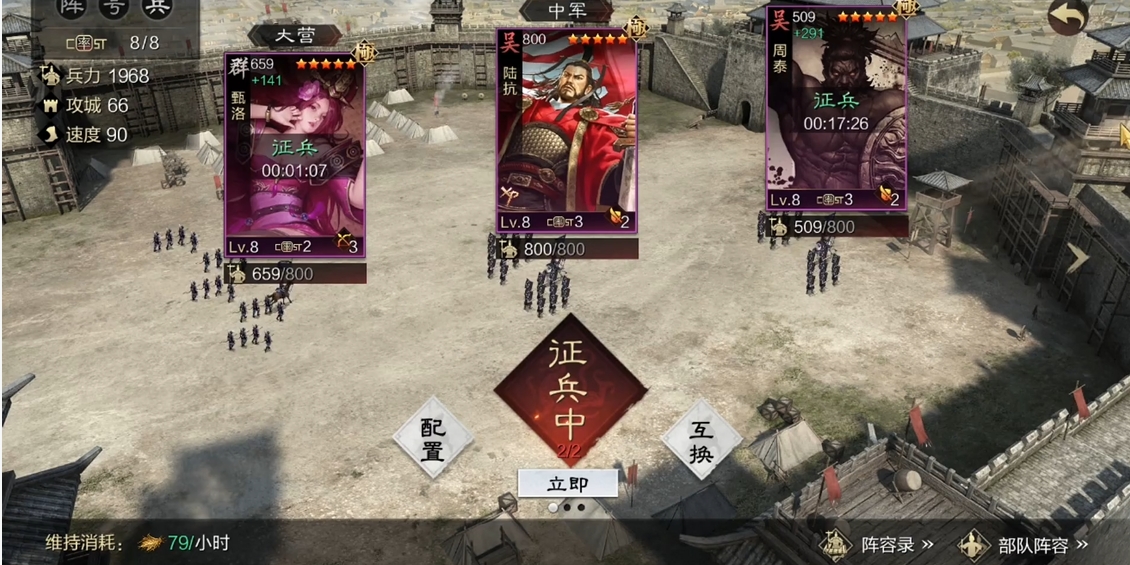Open the 配置 configuration option

tap(432, 437)
